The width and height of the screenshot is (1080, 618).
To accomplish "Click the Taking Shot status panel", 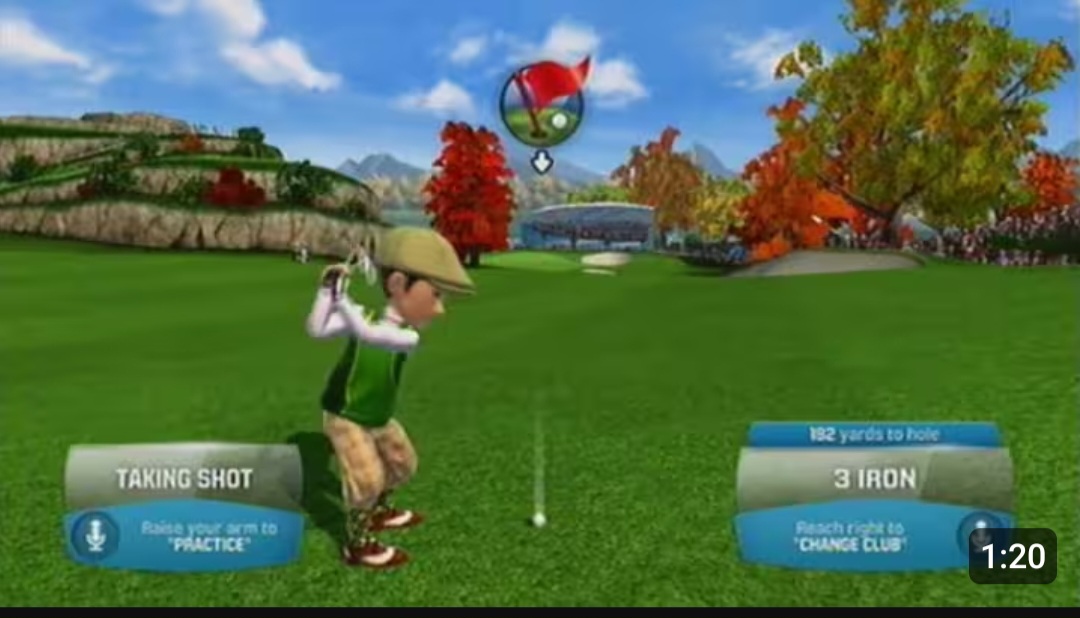I will [x=183, y=478].
